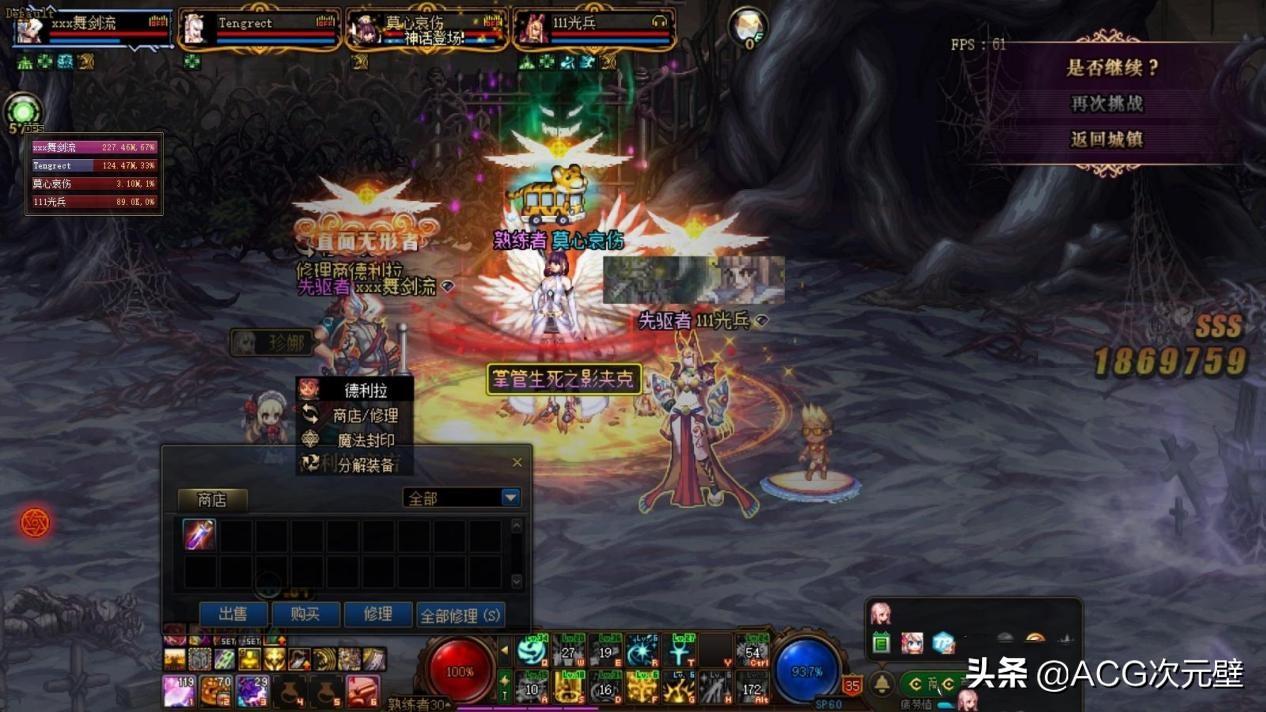Switch to the 商店 tab
Viewport: 1266px width, 712px height.
212,499
